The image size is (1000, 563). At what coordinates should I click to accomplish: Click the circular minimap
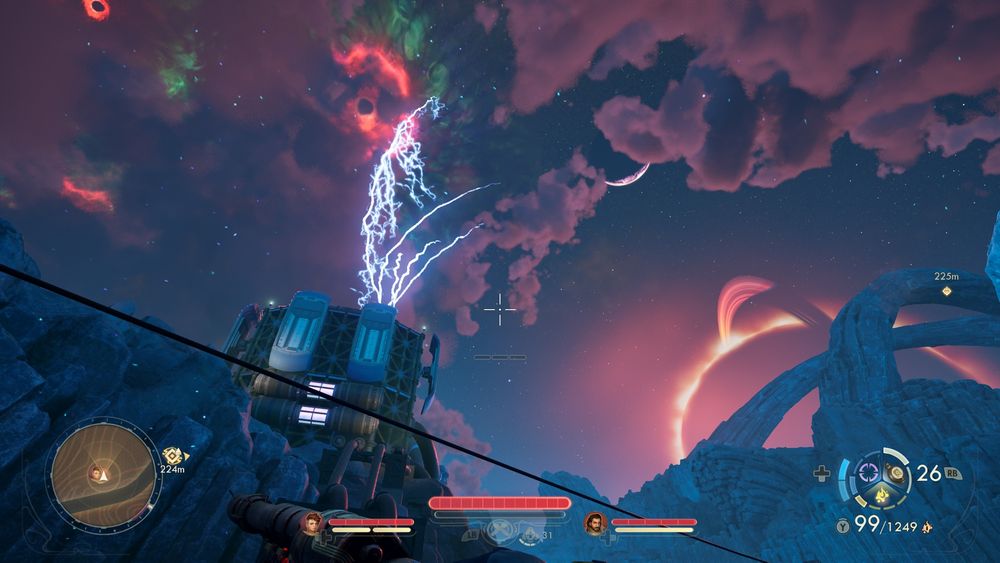(x=103, y=474)
